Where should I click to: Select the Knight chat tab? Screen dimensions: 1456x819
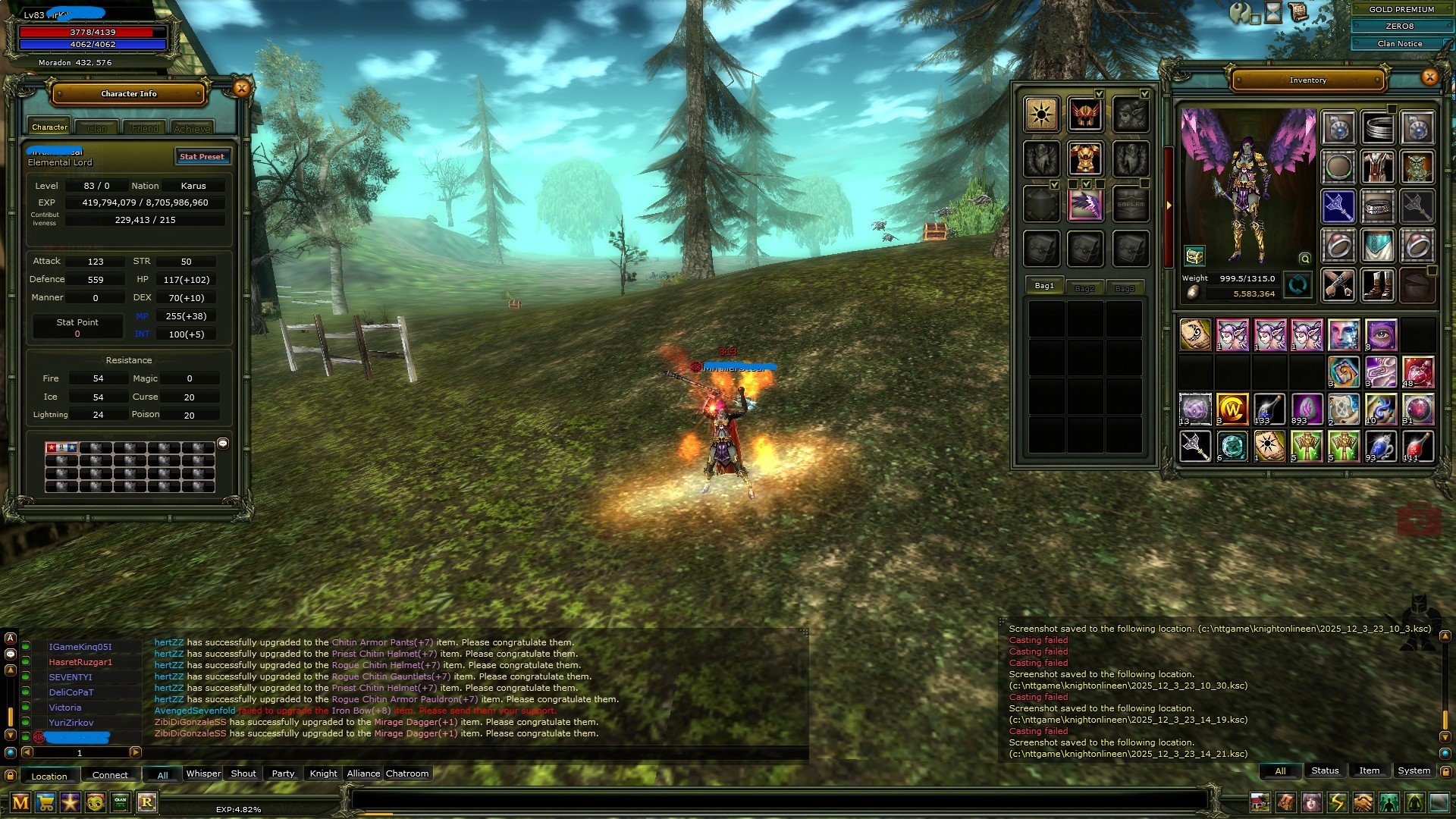pos(323,773)
